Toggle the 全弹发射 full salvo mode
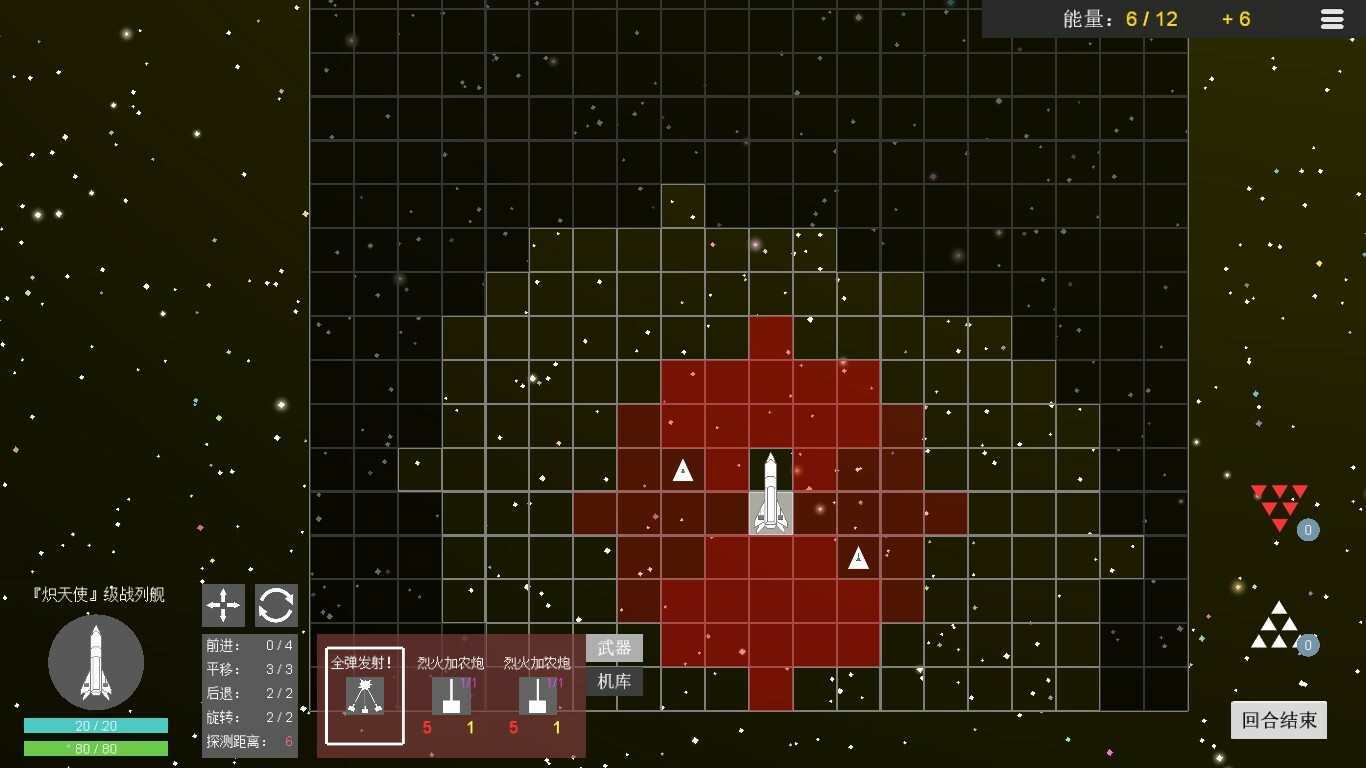 (x=363, y=696)
